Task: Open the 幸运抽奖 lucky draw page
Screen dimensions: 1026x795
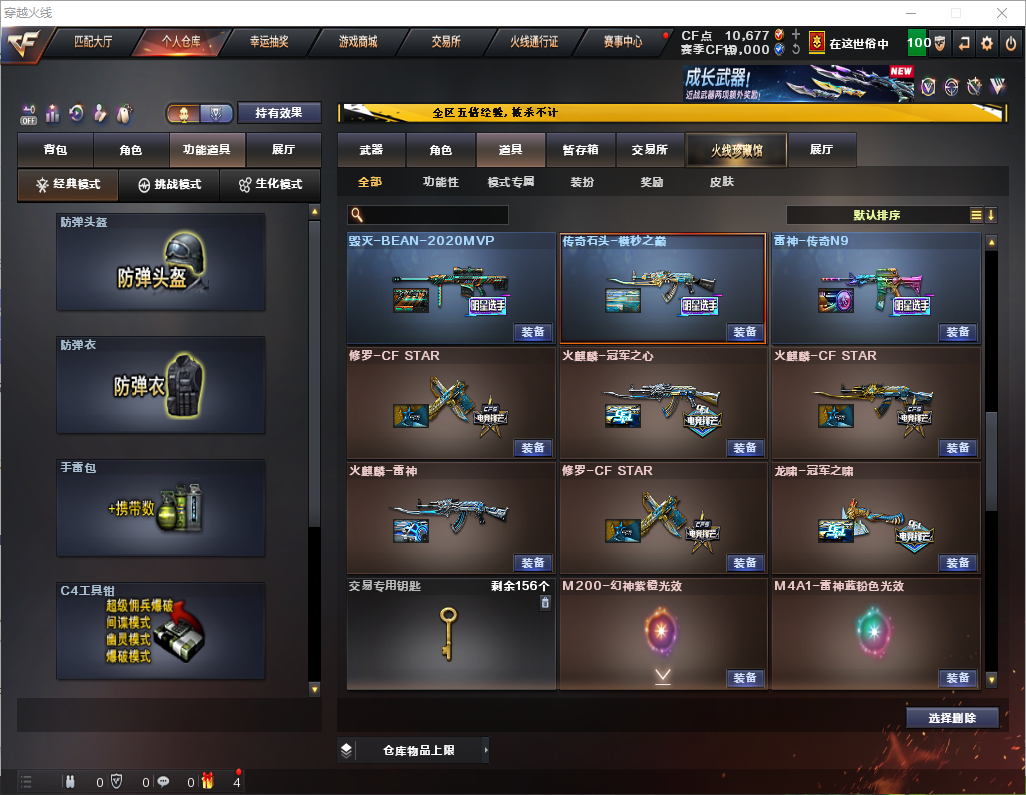Action: point(269,42)
